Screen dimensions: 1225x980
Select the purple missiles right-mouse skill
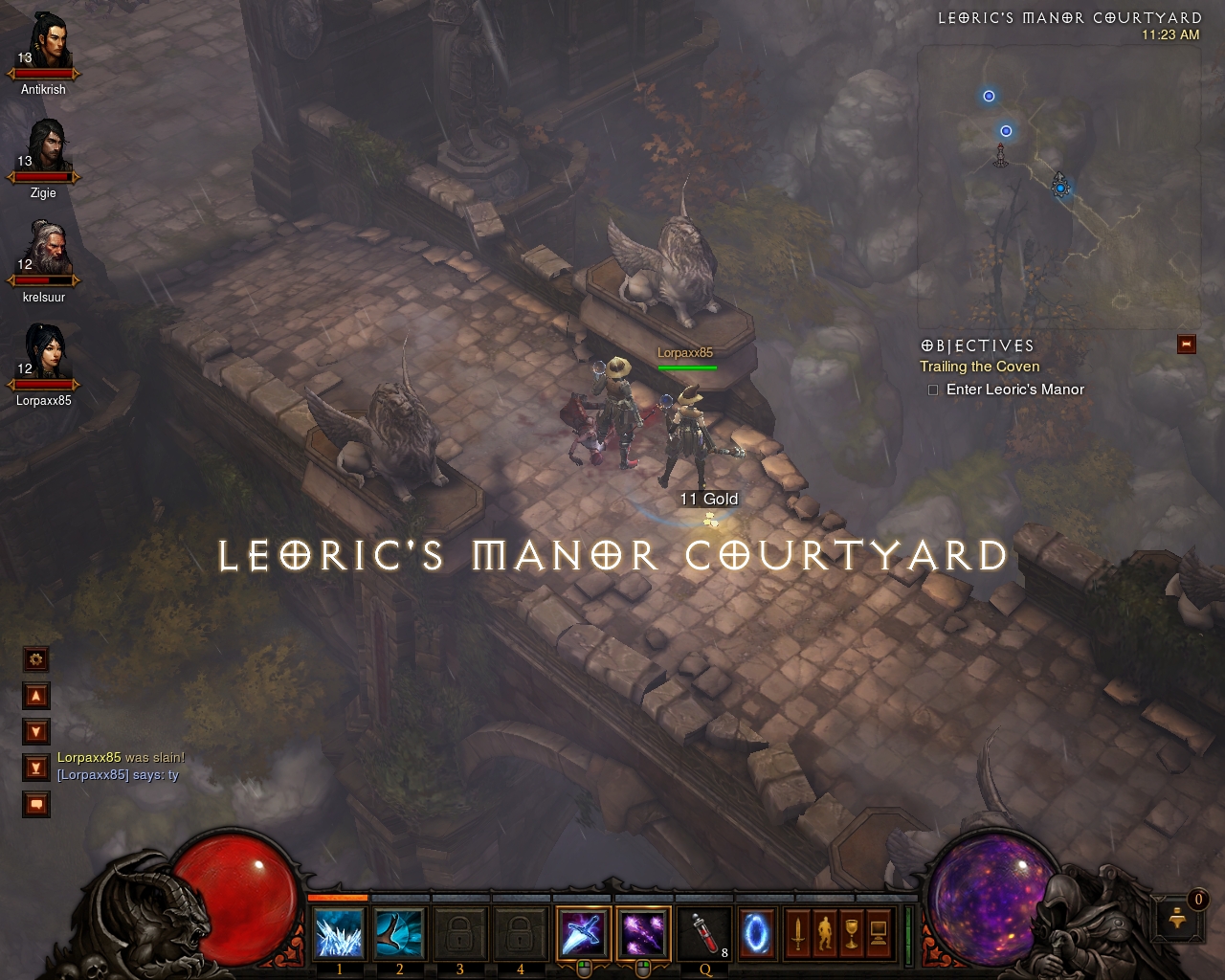(643, 933)
